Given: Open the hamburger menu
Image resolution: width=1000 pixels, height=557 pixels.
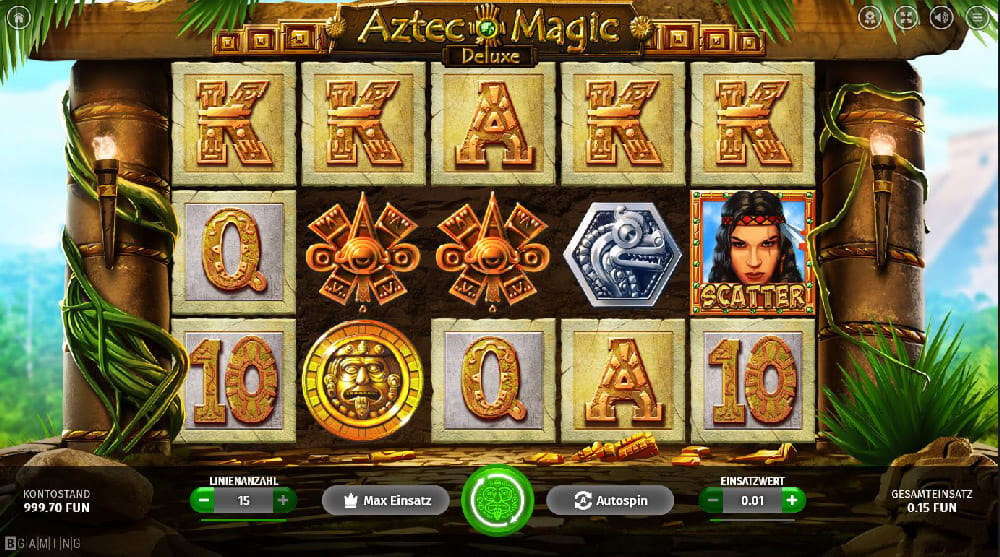Looking at the screenshot, I should pyautogui.click(x=977, y=17).
